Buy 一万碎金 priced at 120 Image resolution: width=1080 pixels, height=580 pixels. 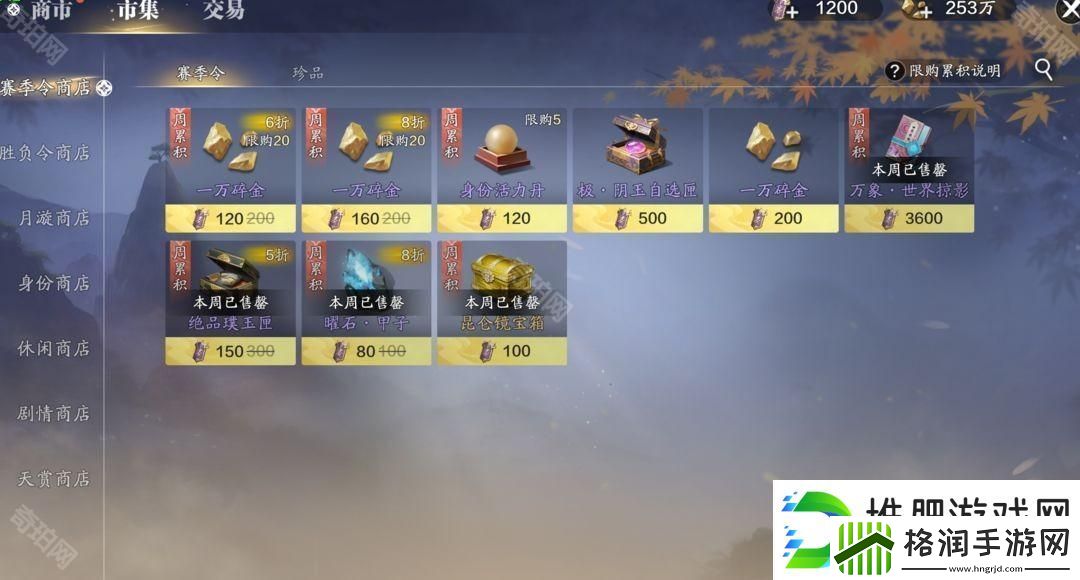click(x=230, y=170)
